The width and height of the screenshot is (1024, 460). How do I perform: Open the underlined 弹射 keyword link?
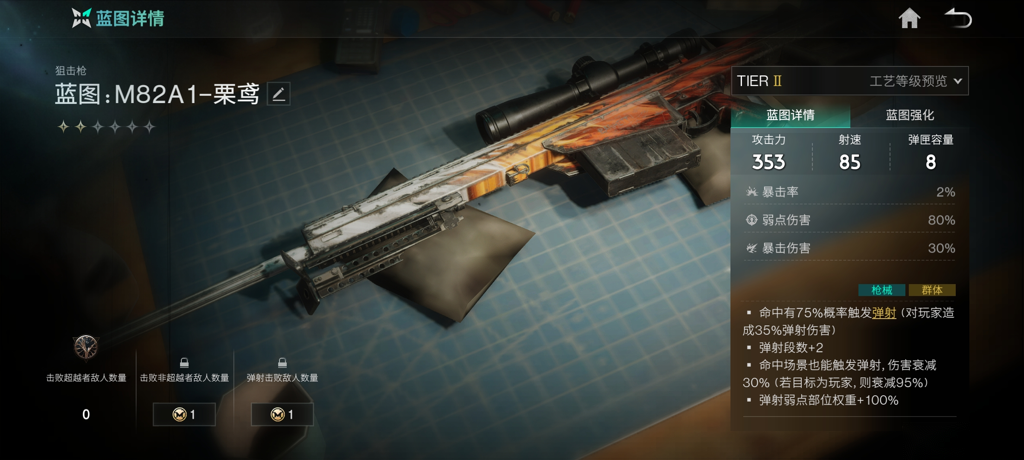(884, 313)
